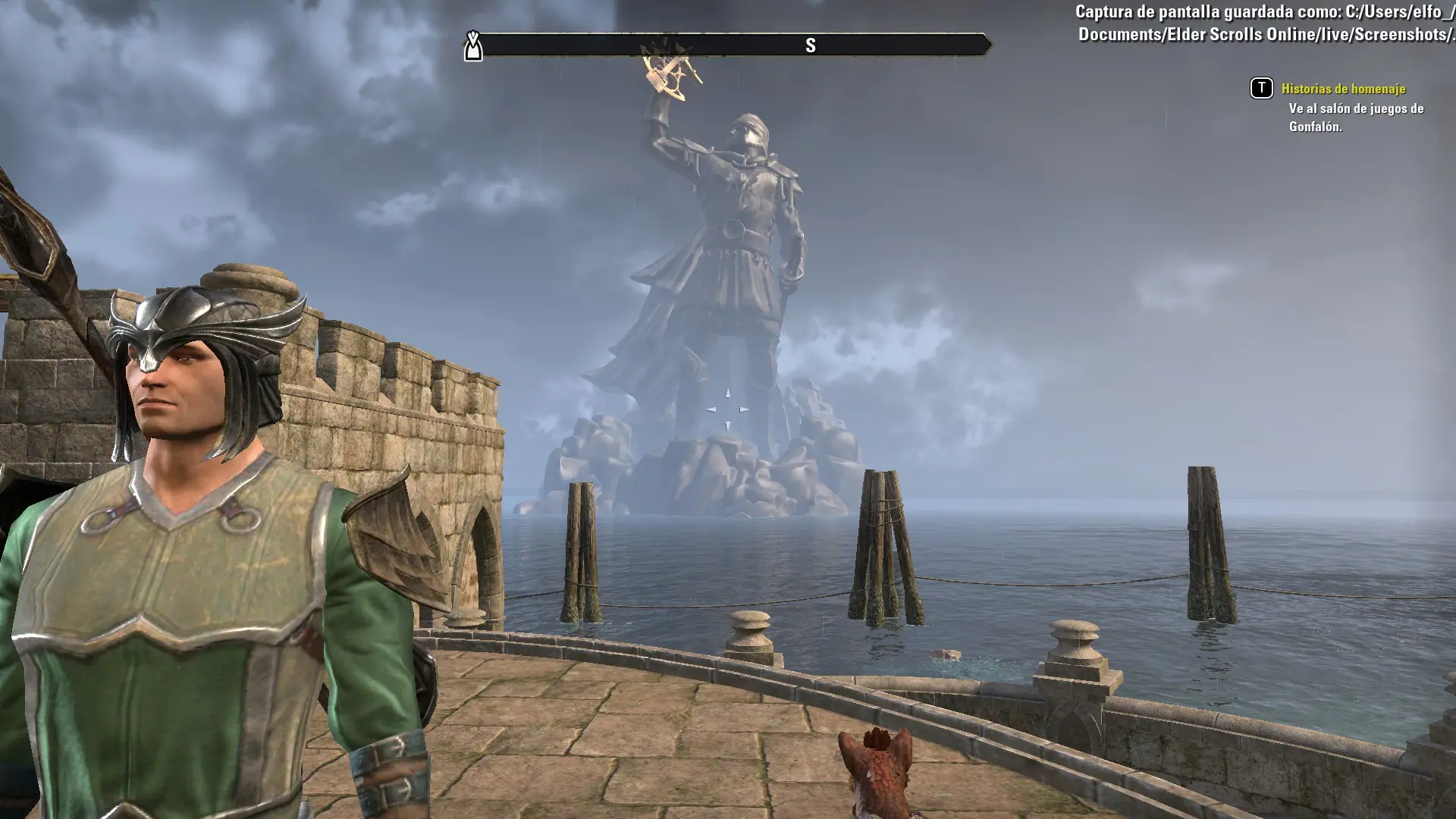1456x819 pixels.
Task: Select the Historias de homenaje quest title
Action: tap(1343, 89)
